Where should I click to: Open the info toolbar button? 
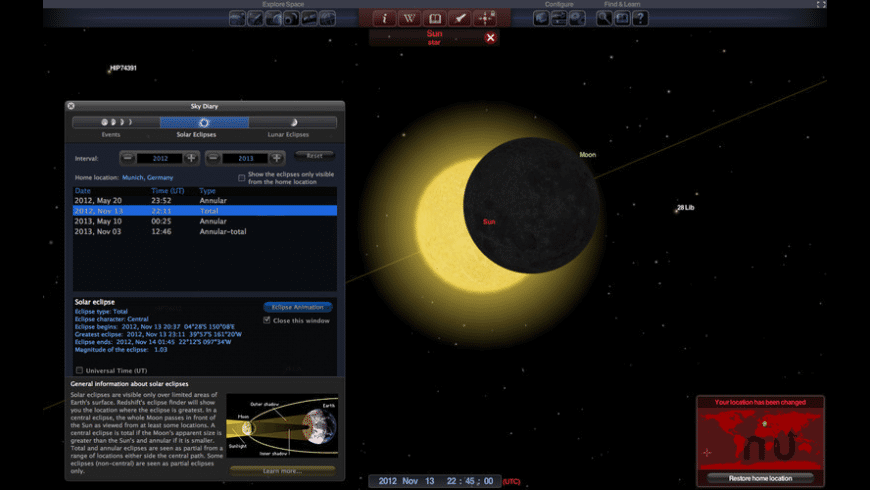pyautogui.click(x=384, y=18)
